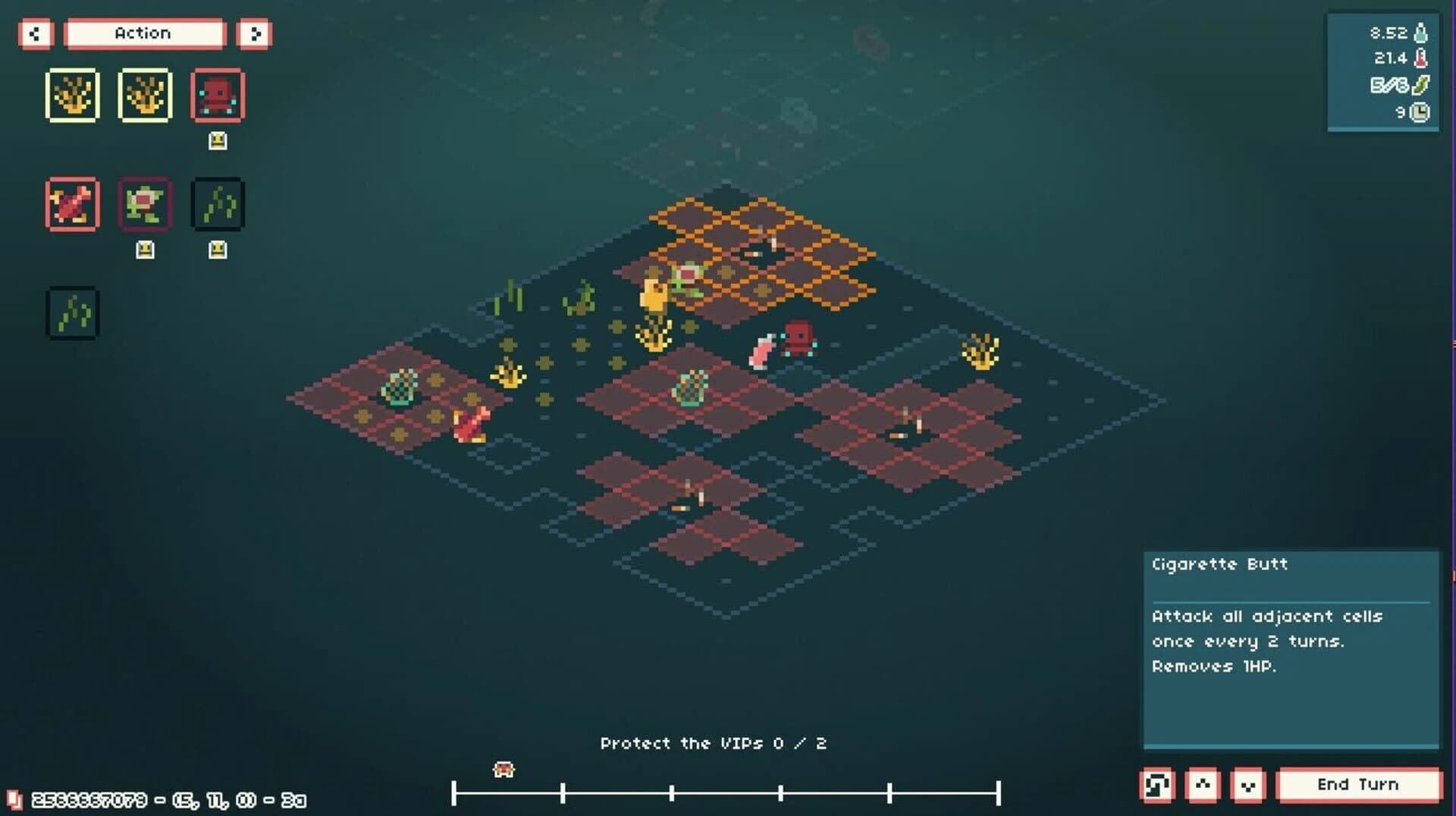Open the Action category header
This screenshot has height=816, width=1456.
click(x=143, y=33)
